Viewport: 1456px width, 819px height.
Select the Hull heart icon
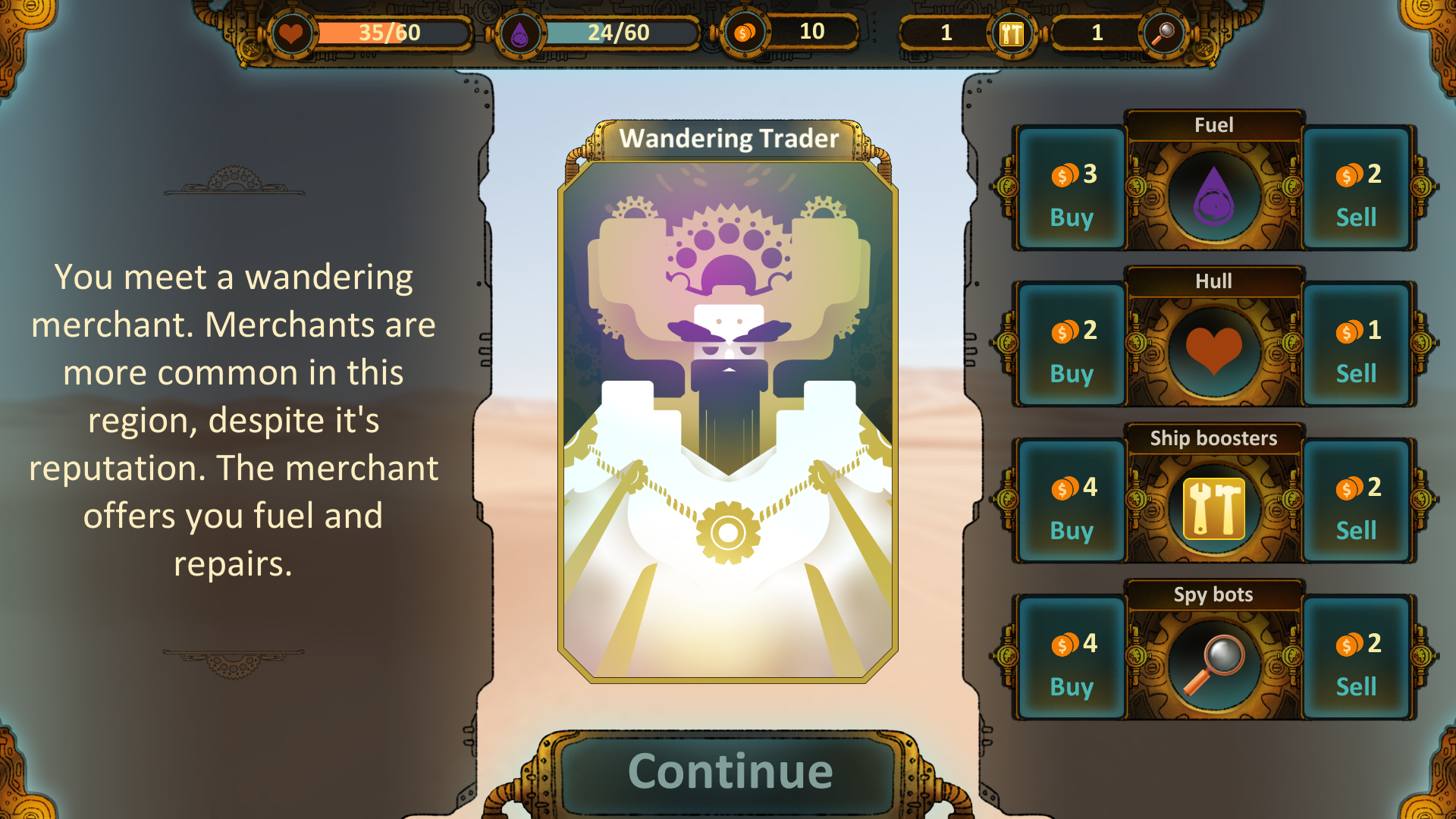1214,347
